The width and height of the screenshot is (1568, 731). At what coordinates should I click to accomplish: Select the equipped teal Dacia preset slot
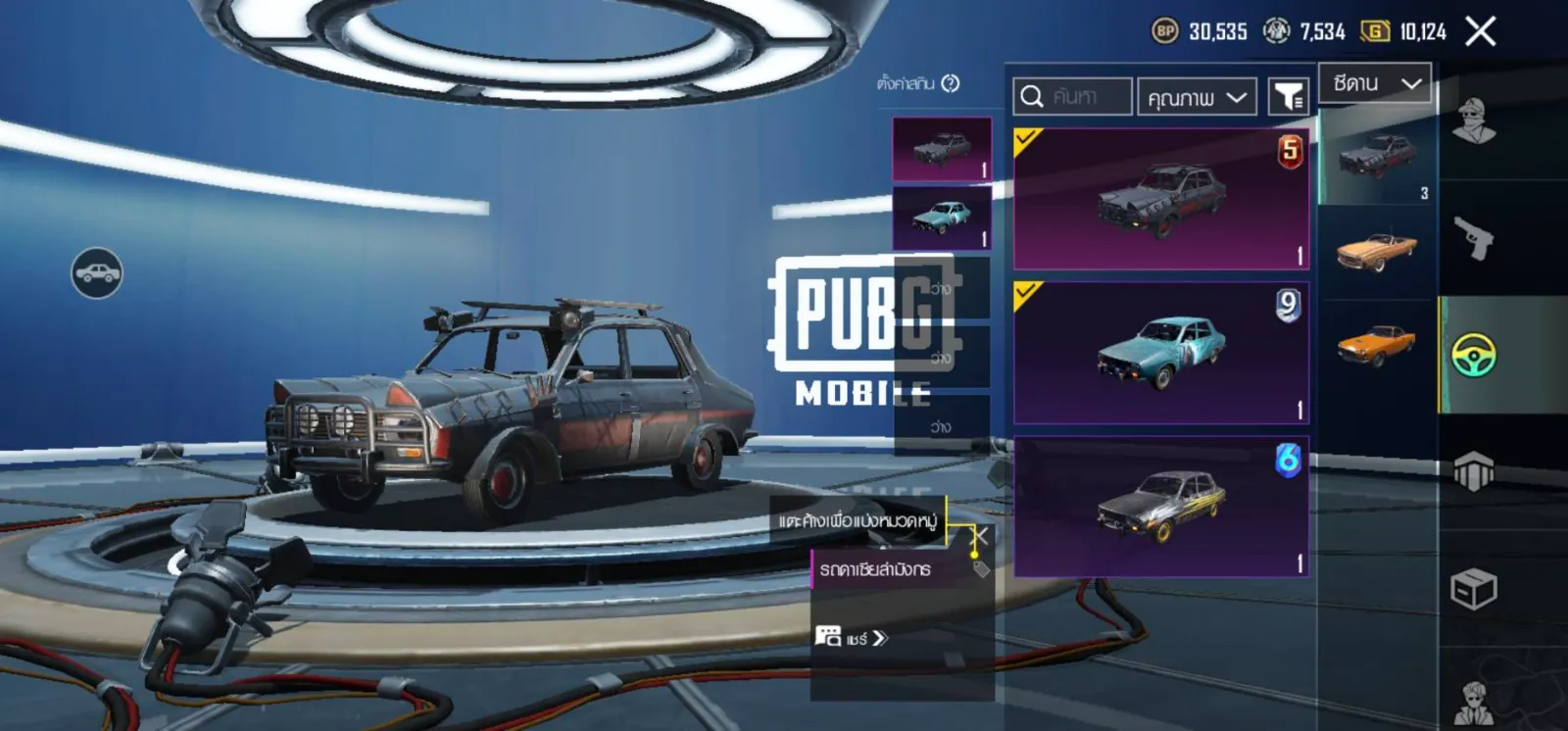942,219
